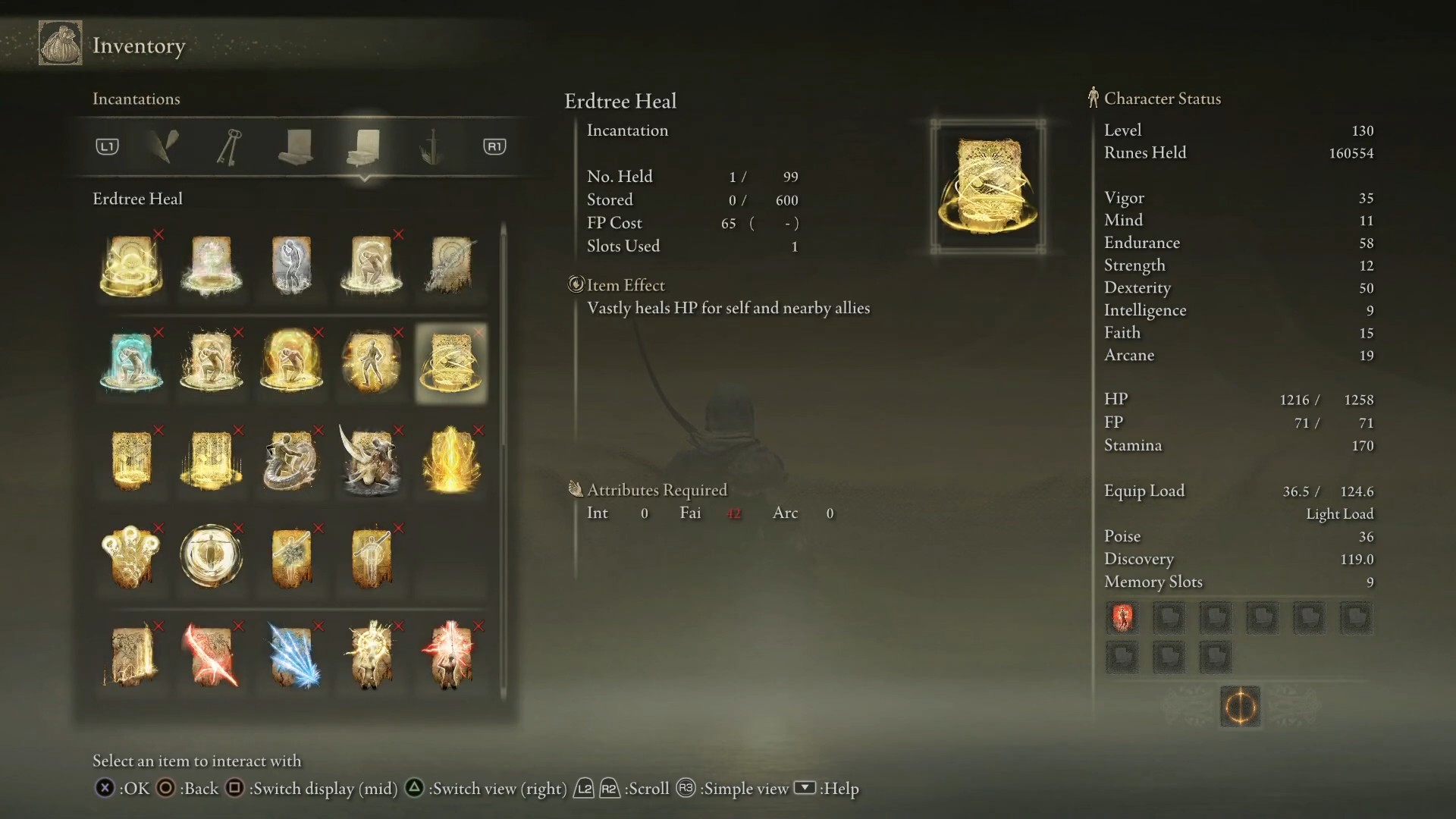This screenshot has width=1456, height=819.
Task: Open the feather-tipped arrows category tab
Action: click(x=165, y=146)
